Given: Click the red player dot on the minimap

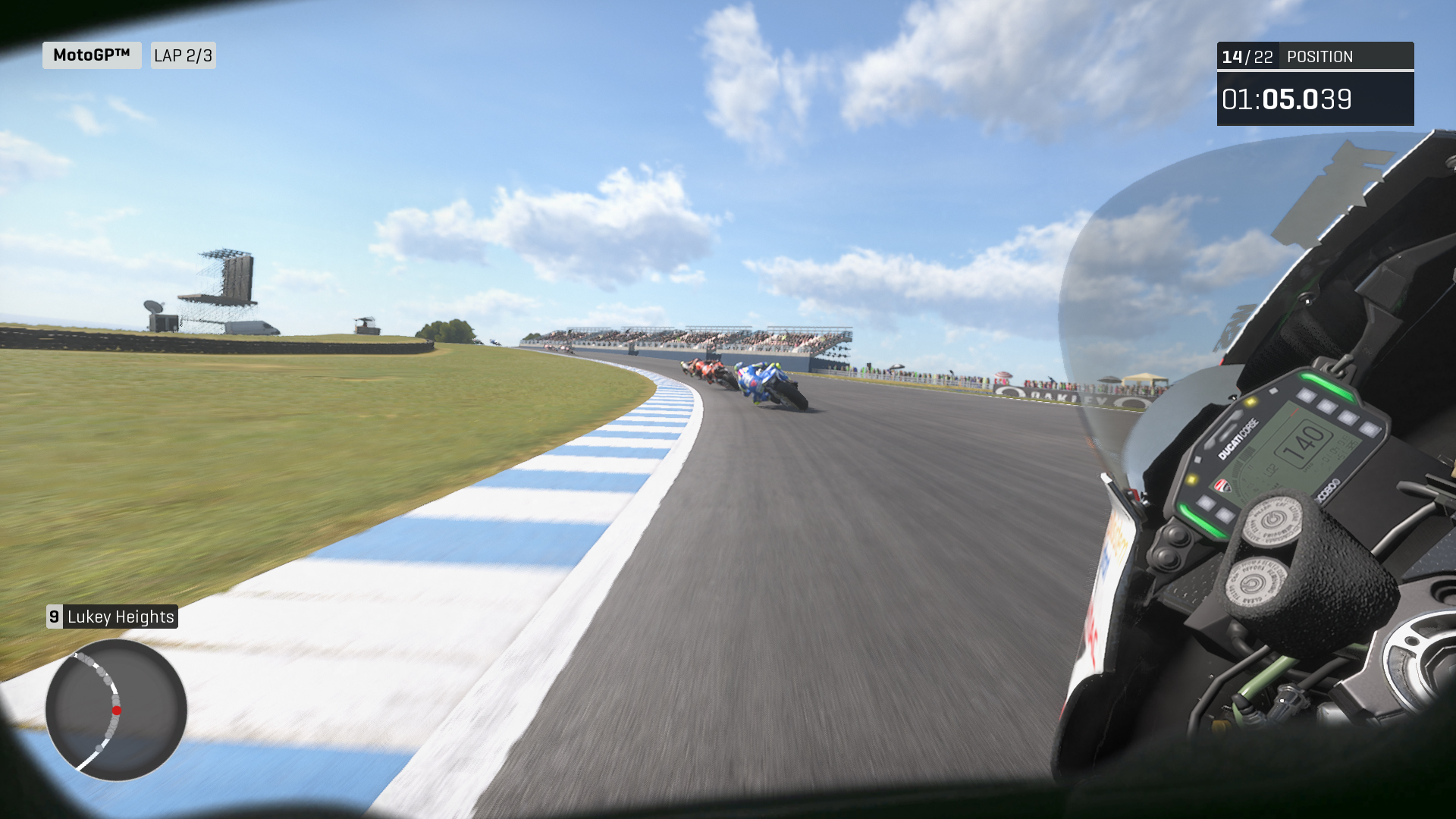Looking at the screenshot, I should pyautogui.click(x=118, y=710).
